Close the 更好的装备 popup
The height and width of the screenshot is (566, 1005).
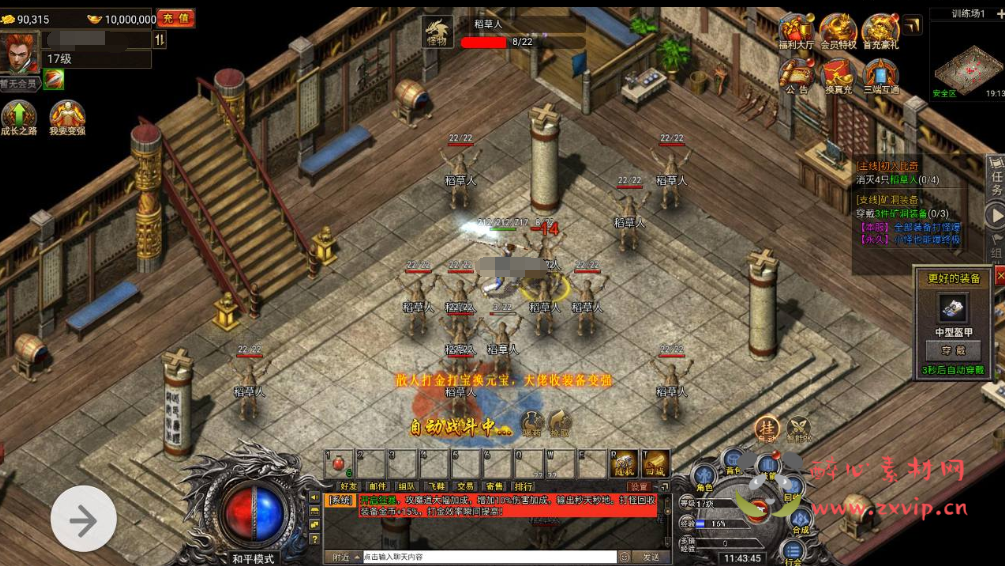[998, 276]
